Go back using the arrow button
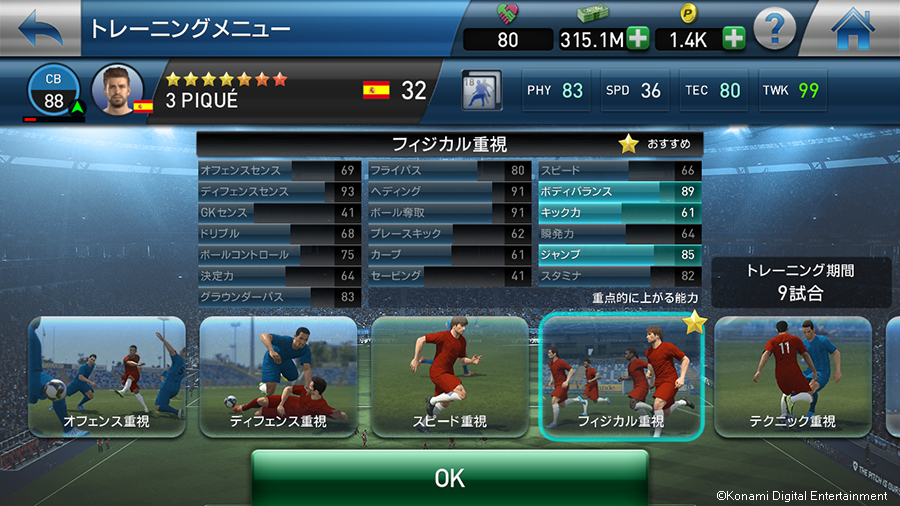 tap(38, 28)
